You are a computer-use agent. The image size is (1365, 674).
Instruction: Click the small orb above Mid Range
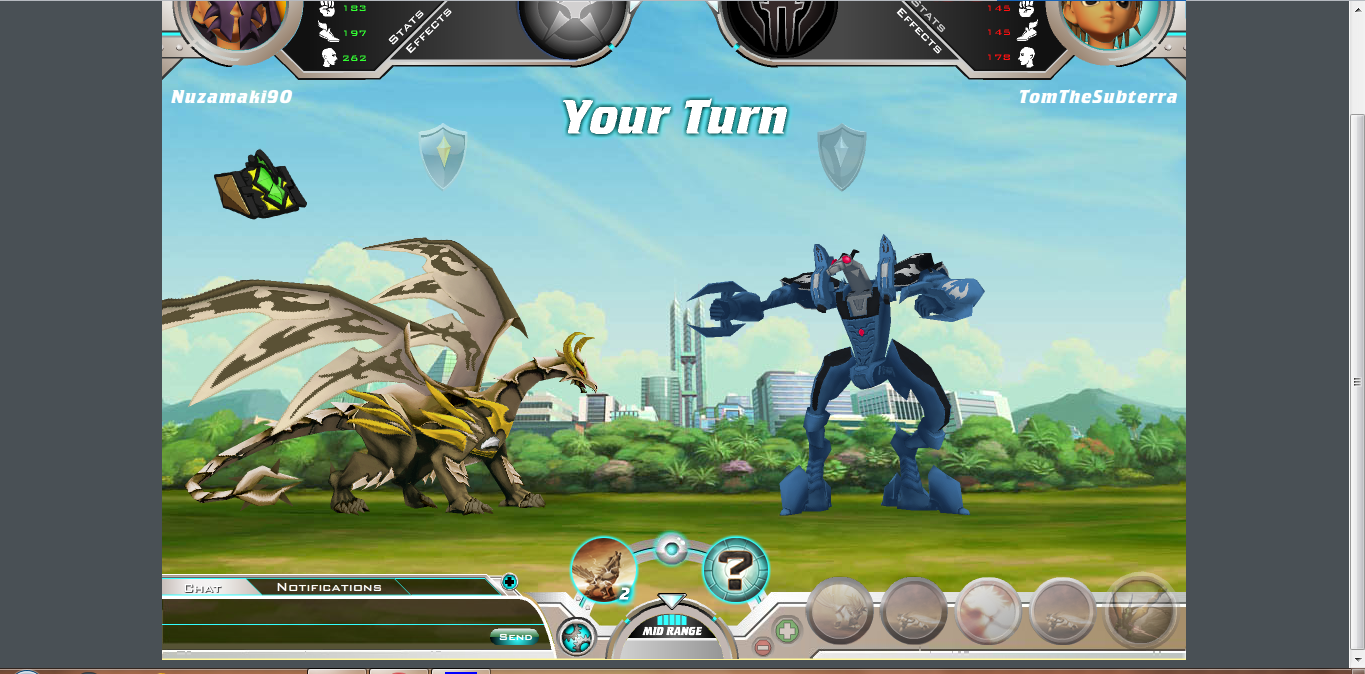tap(670, 548)
